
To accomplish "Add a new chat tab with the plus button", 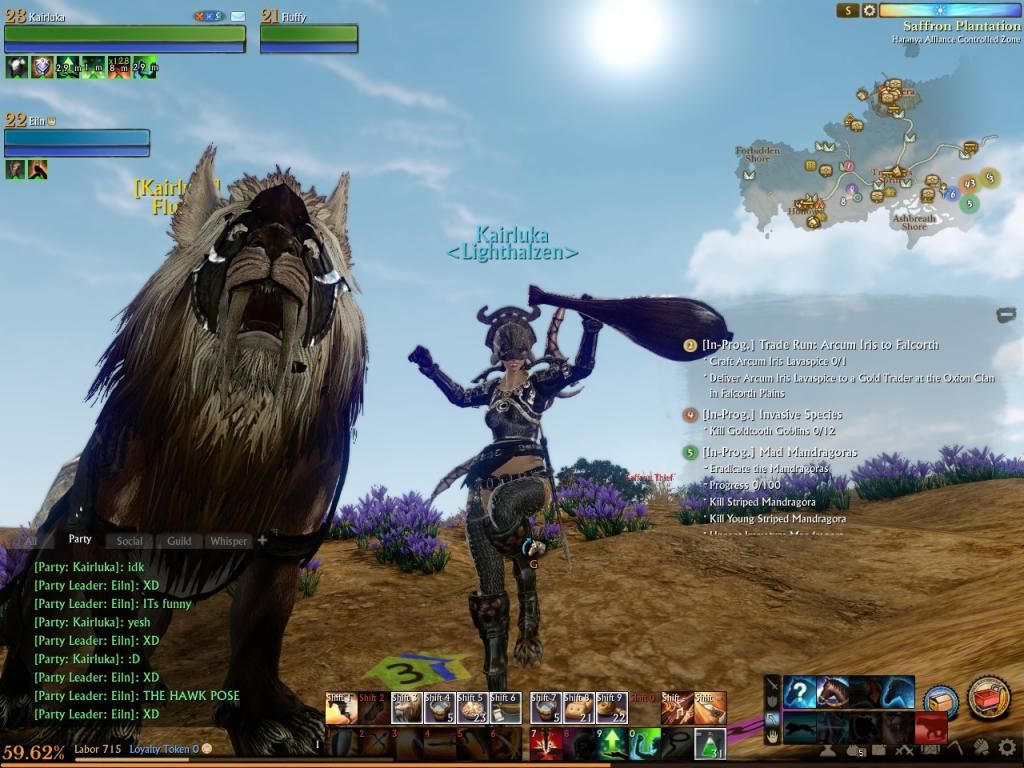I will point(262,540).
